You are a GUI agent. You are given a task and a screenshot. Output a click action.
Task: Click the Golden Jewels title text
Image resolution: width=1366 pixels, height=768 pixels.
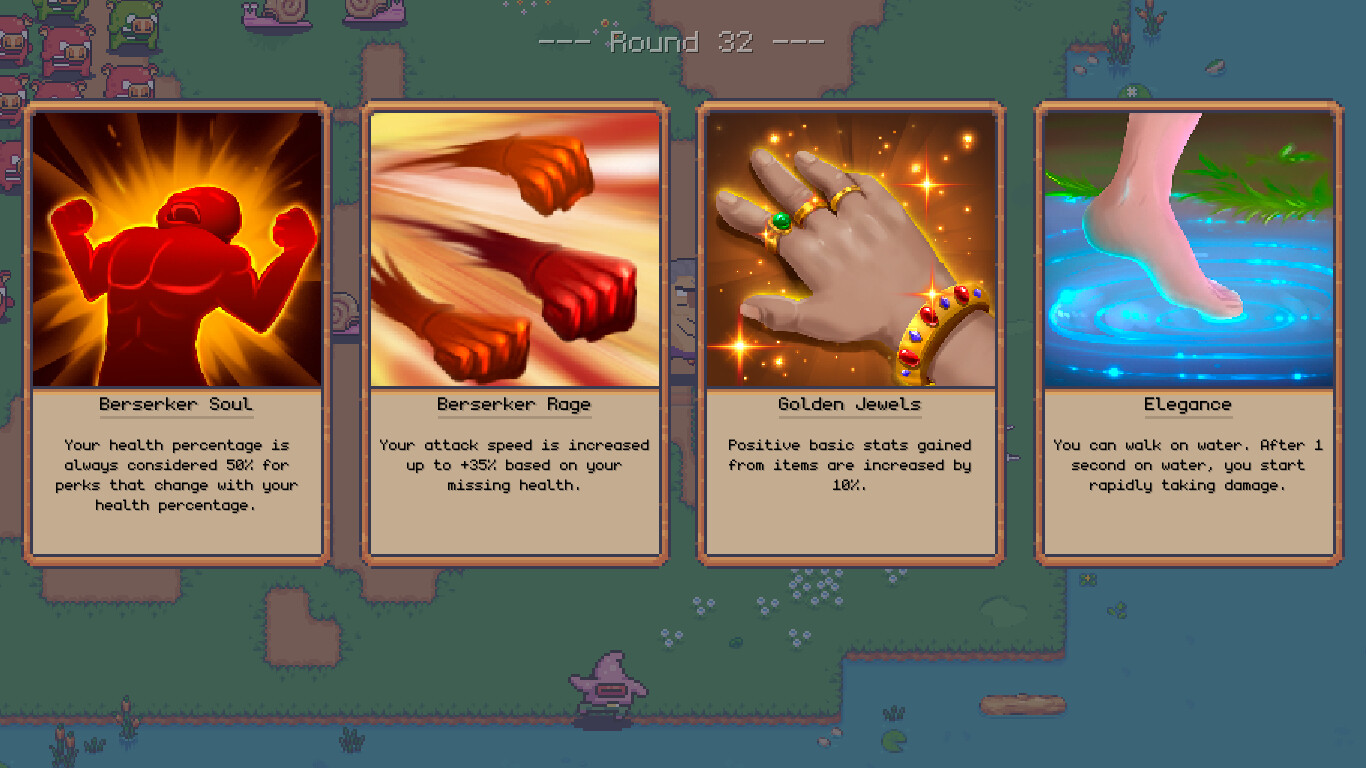click(x=849, y=404)
